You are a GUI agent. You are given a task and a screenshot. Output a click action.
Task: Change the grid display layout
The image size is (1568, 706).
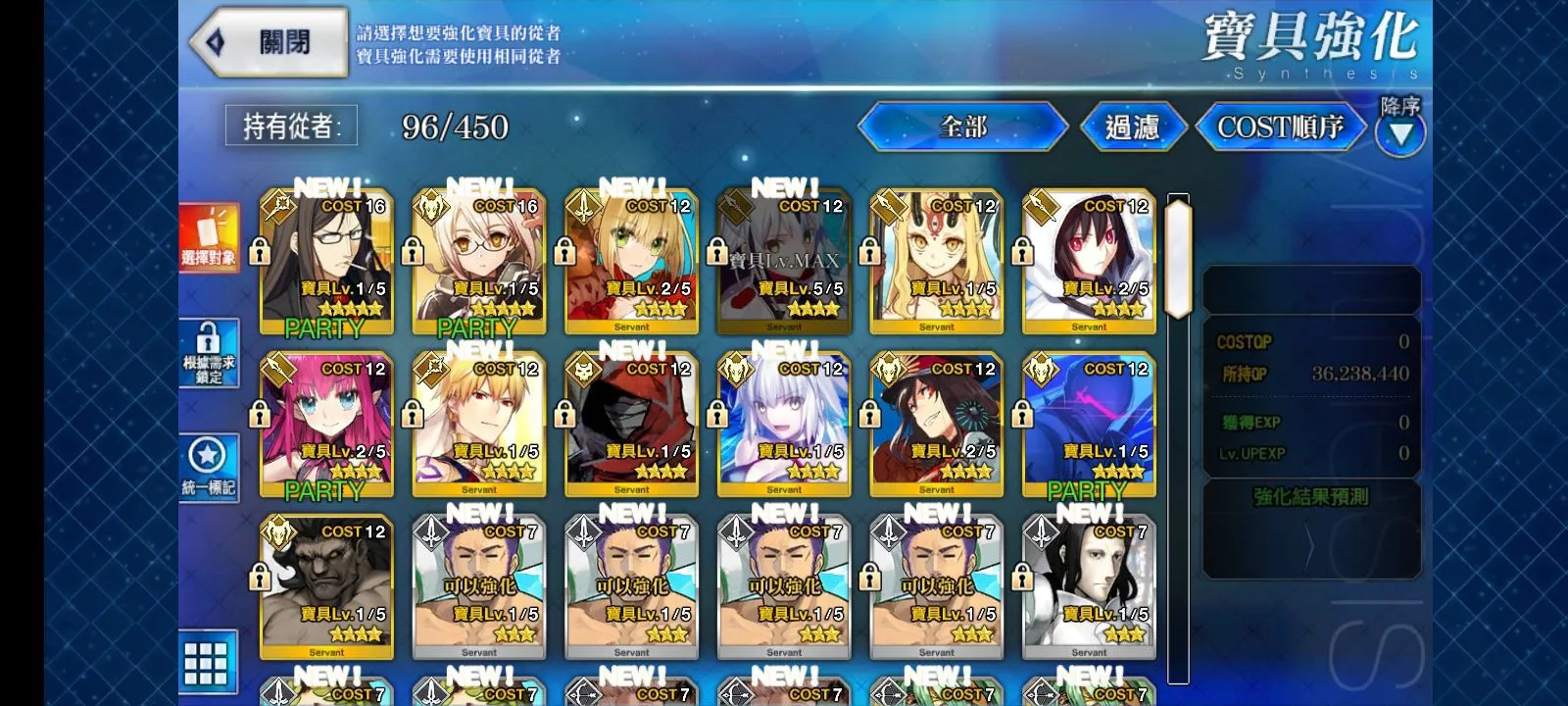207,663
